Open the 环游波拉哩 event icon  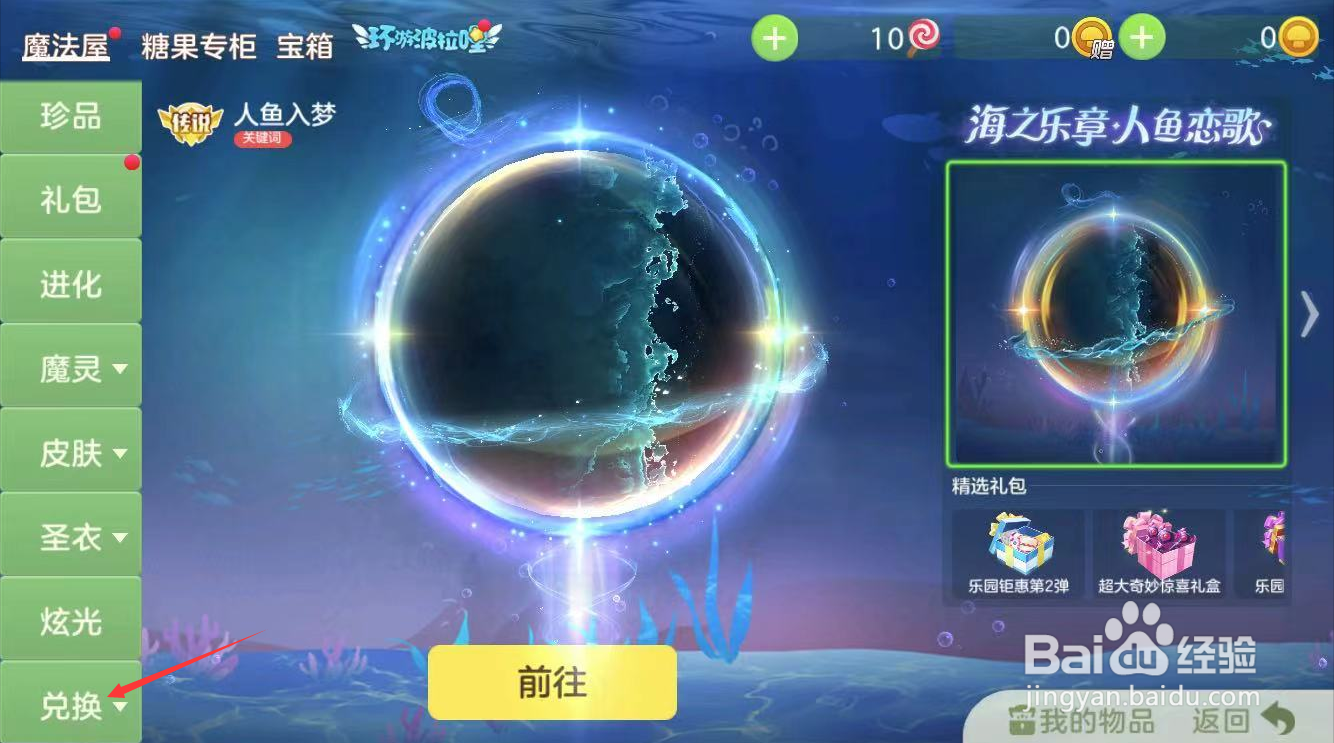[426, 34]
